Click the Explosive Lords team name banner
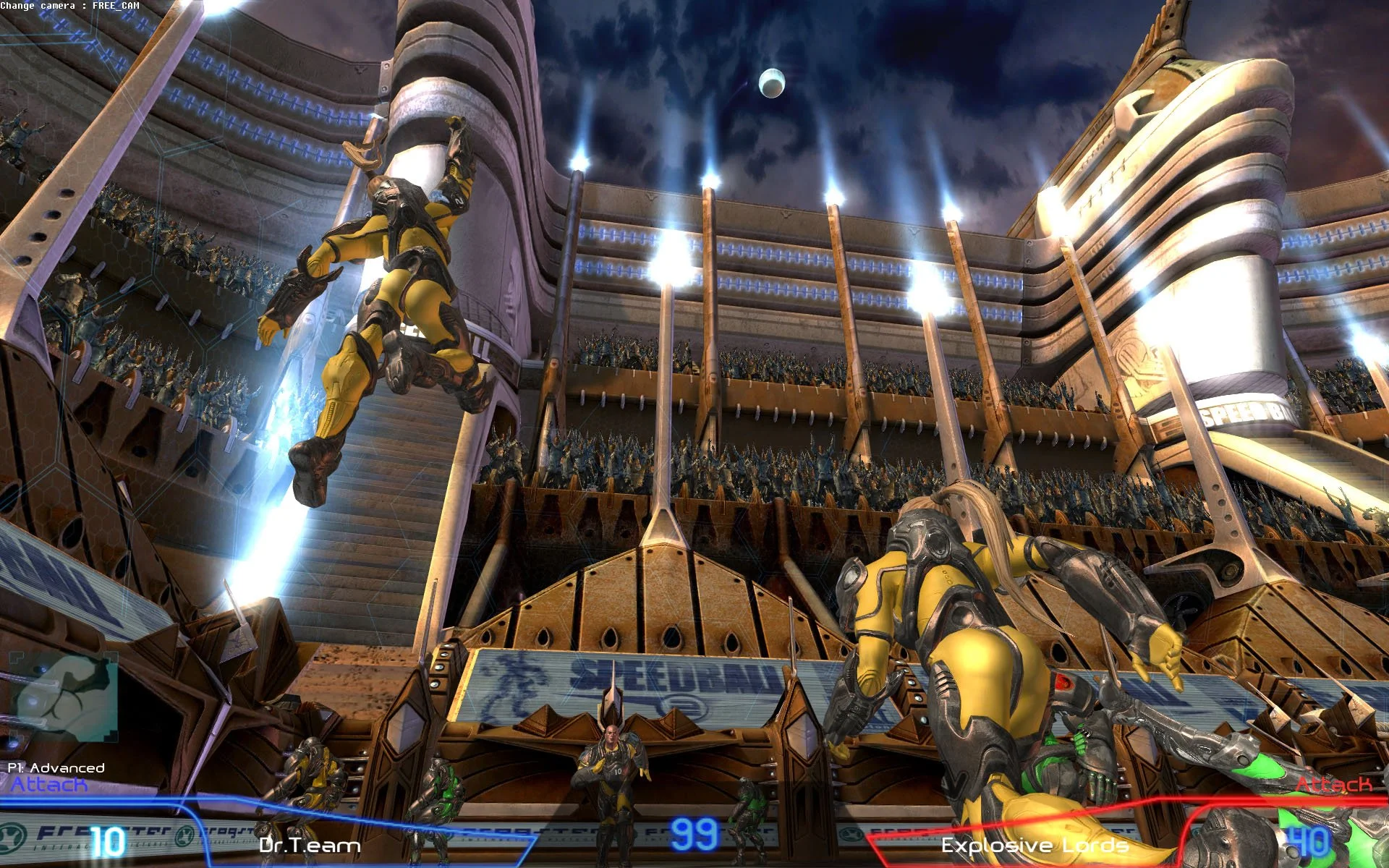This screenshot has width=1389, height=868. 1035,846
